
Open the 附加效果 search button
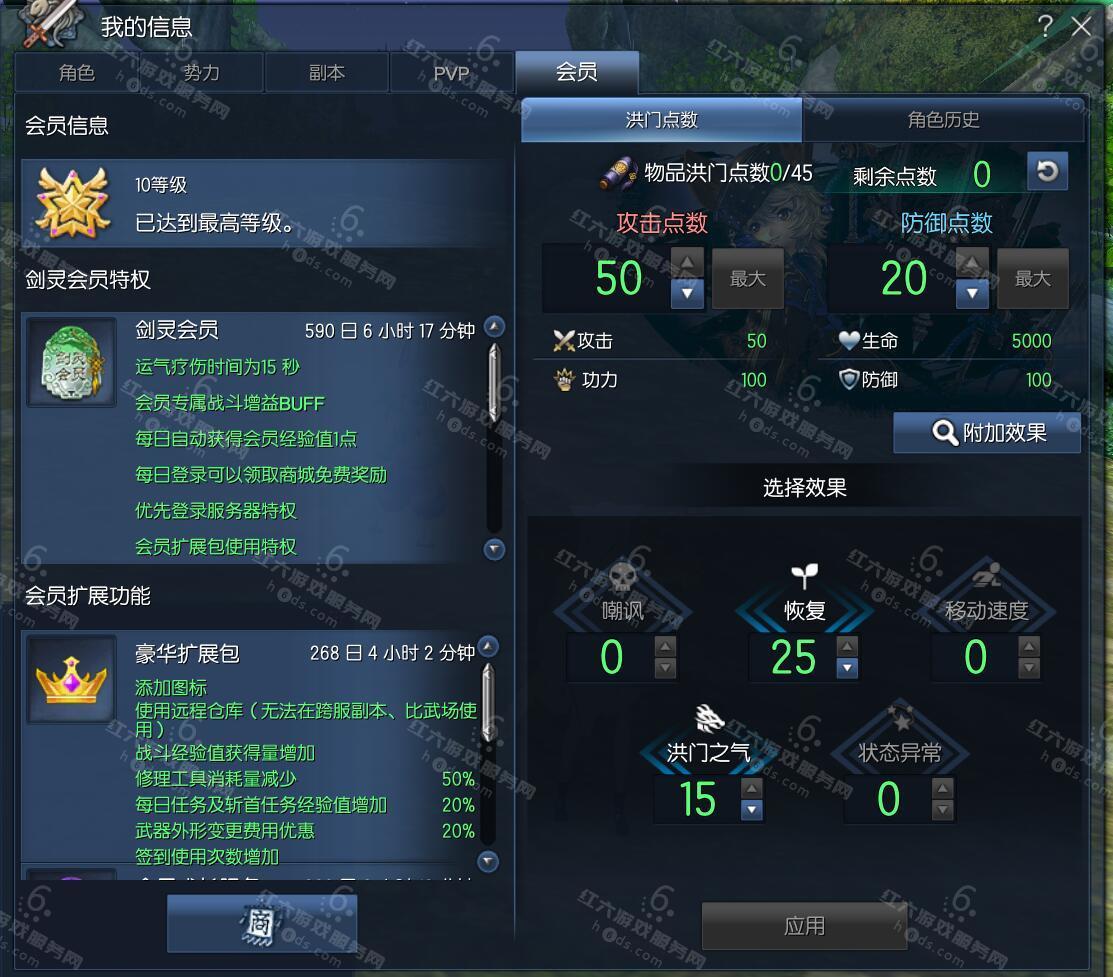pos(987,432)
